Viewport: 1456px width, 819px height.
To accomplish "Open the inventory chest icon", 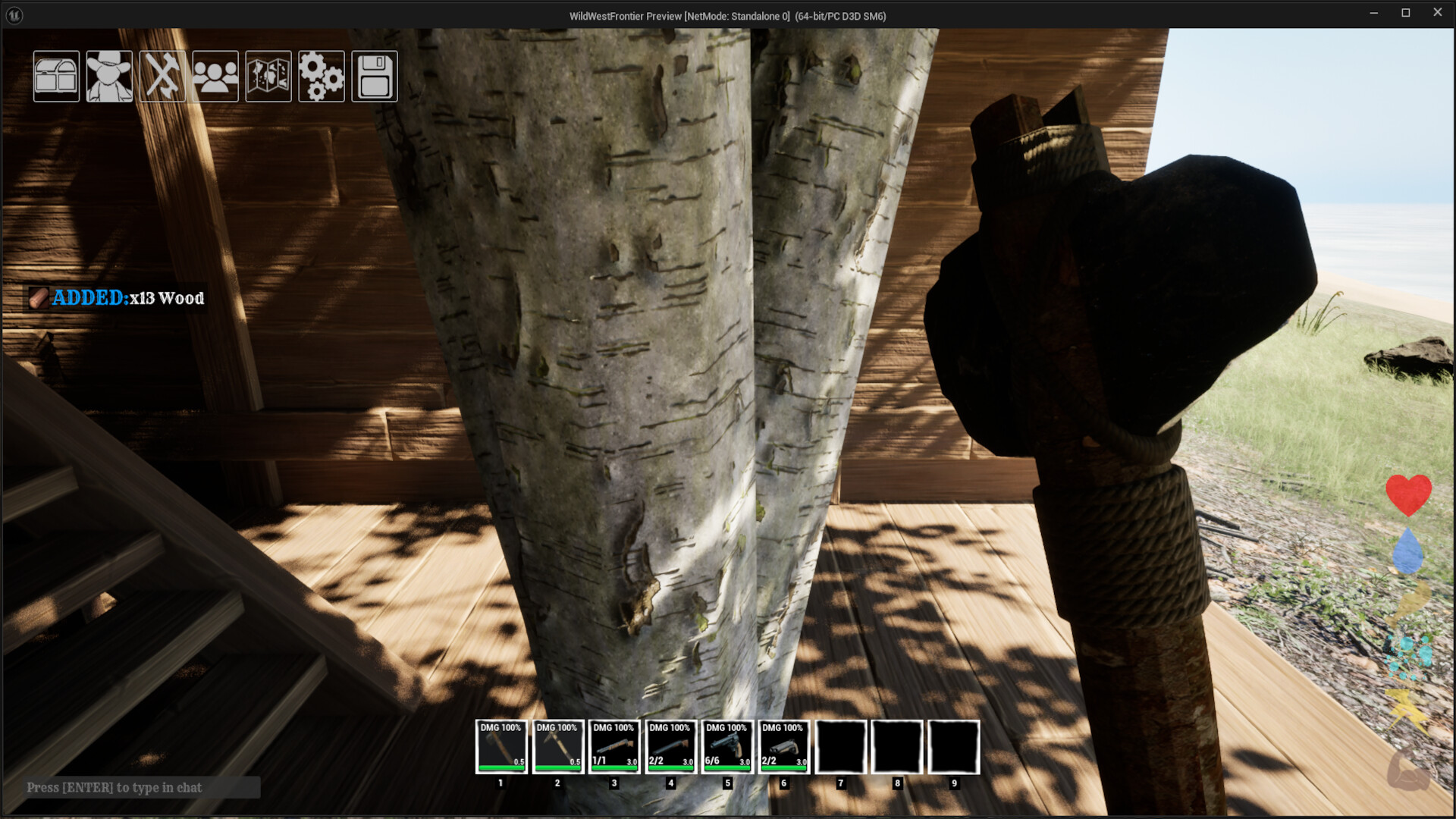I will (55, 76).
